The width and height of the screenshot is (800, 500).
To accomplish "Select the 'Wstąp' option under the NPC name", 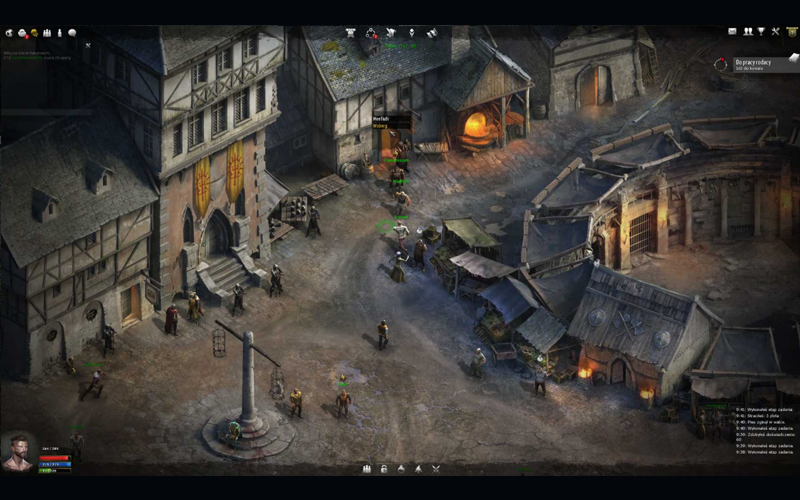I will [x=381, y=126].
